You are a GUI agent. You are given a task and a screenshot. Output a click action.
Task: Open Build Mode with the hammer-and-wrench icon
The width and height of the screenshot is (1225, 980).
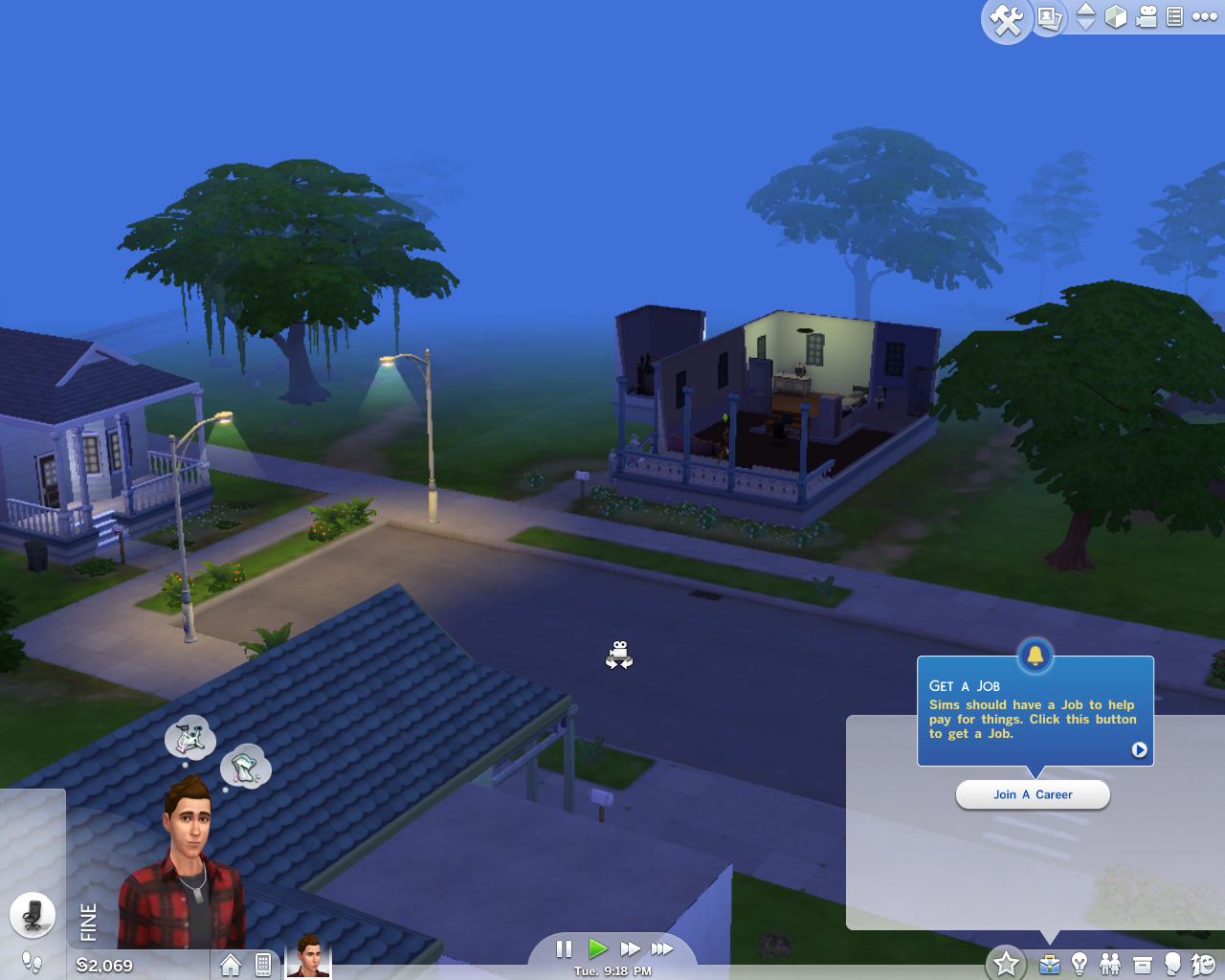click(1006, 19)
